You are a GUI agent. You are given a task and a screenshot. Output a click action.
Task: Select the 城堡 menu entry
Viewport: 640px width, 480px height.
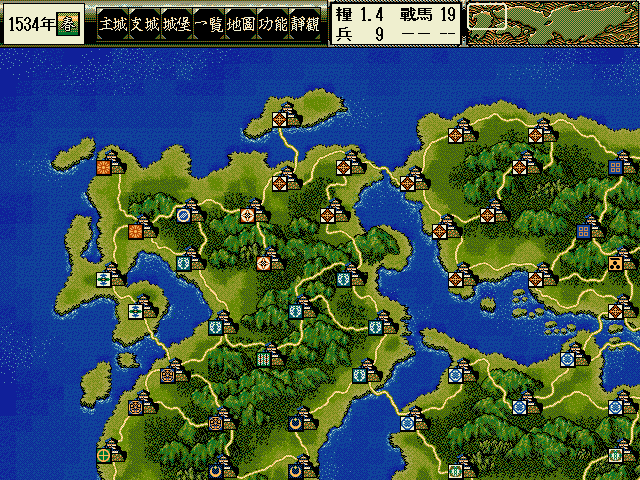click(176, 24)
